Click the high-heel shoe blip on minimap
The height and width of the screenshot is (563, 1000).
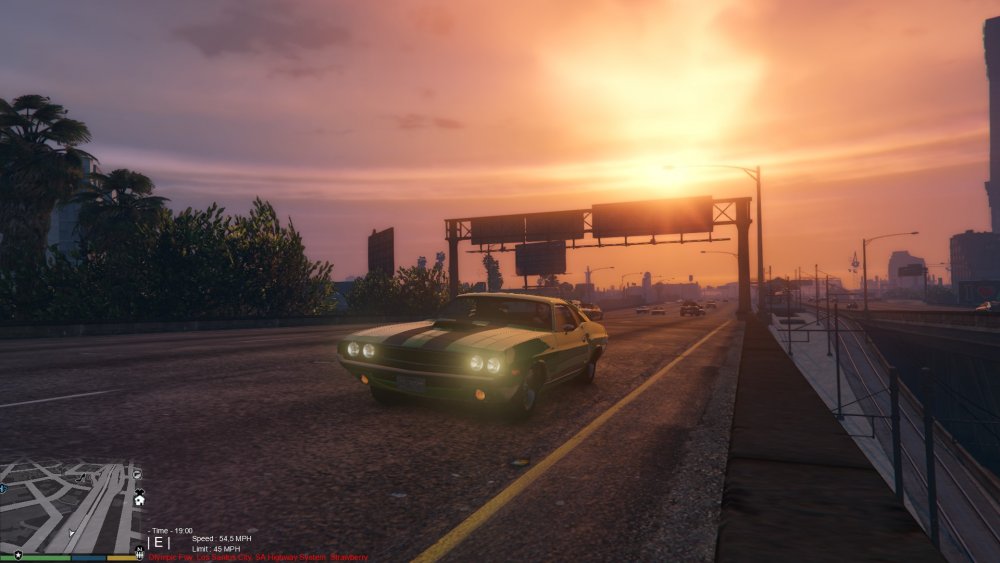point(80,478)
